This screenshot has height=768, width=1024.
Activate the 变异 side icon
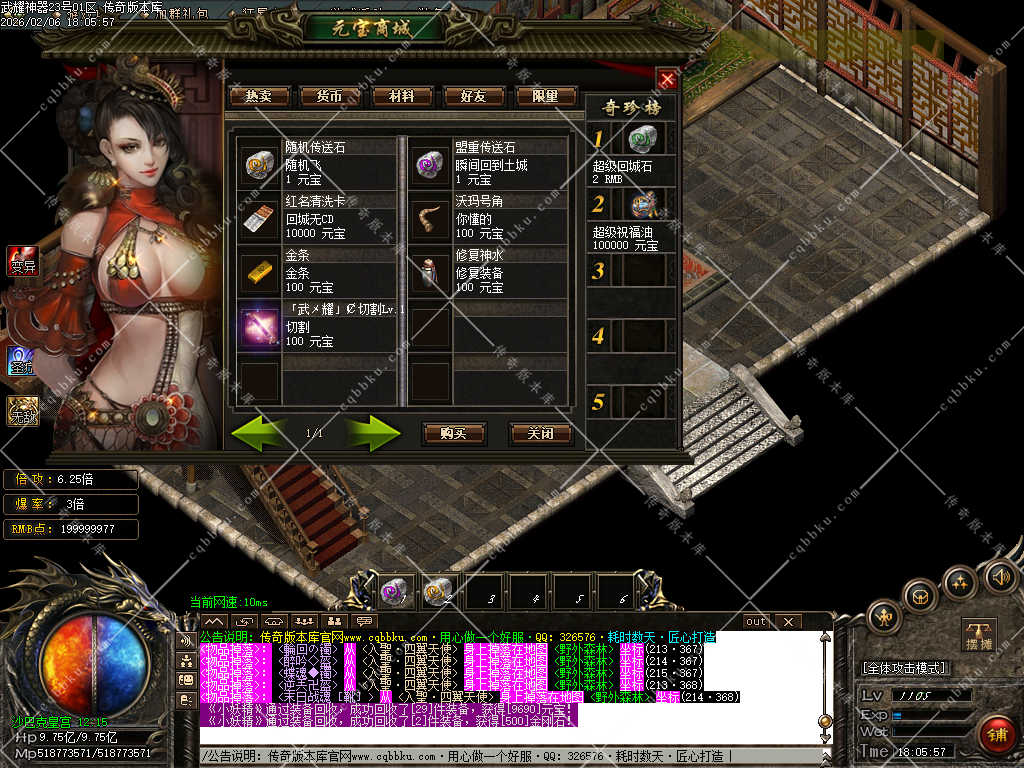[x=22, y=260]
